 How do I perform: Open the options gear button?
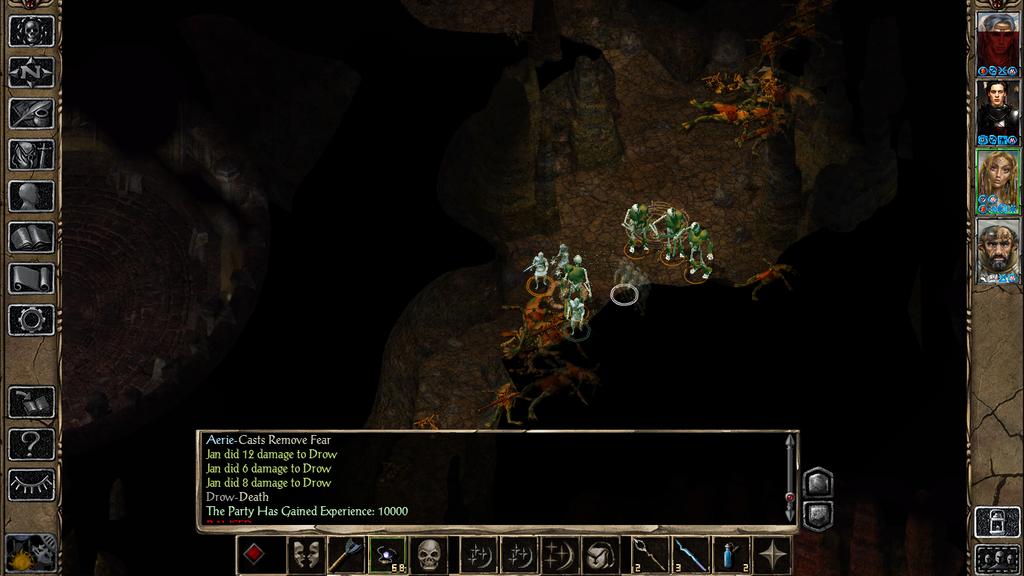pos(31,320)
